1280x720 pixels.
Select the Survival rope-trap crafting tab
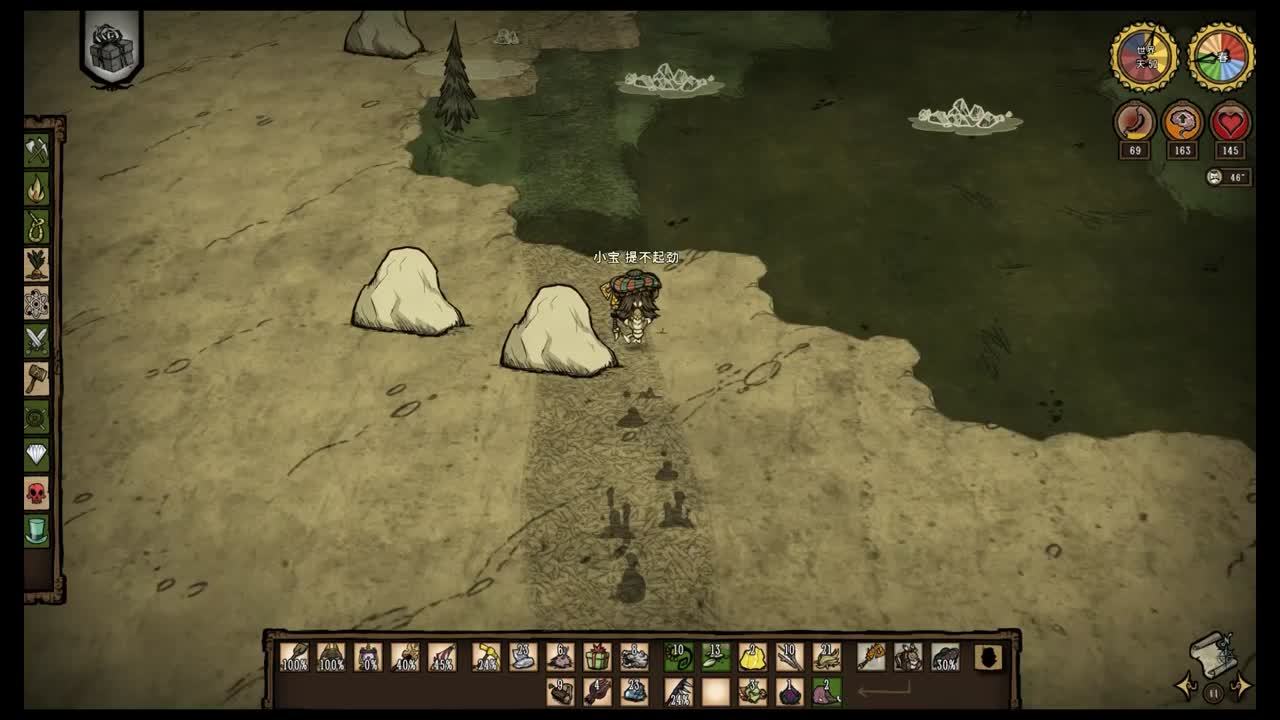[37, 226]
